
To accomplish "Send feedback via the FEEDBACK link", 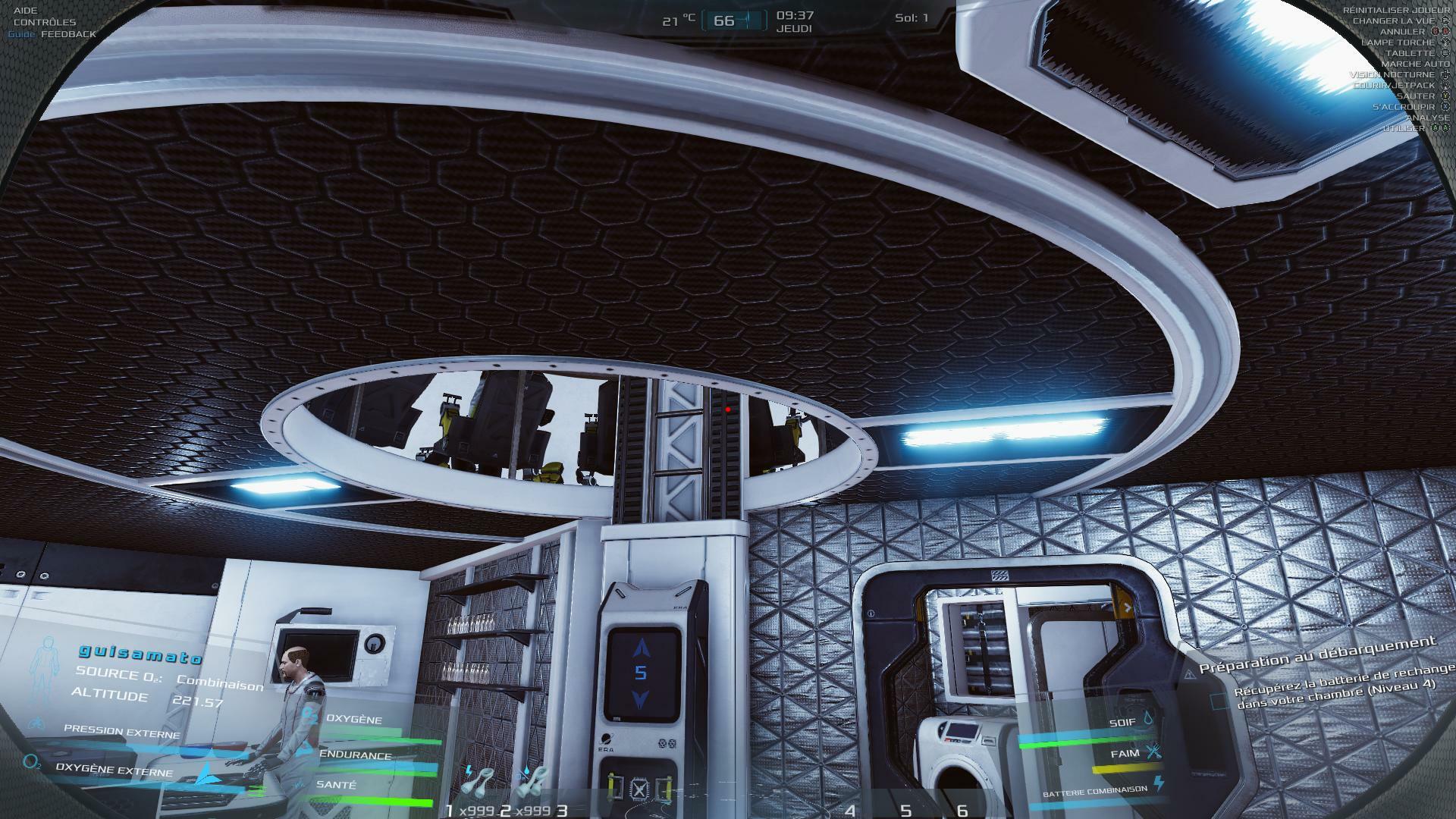I will point(69,34).
